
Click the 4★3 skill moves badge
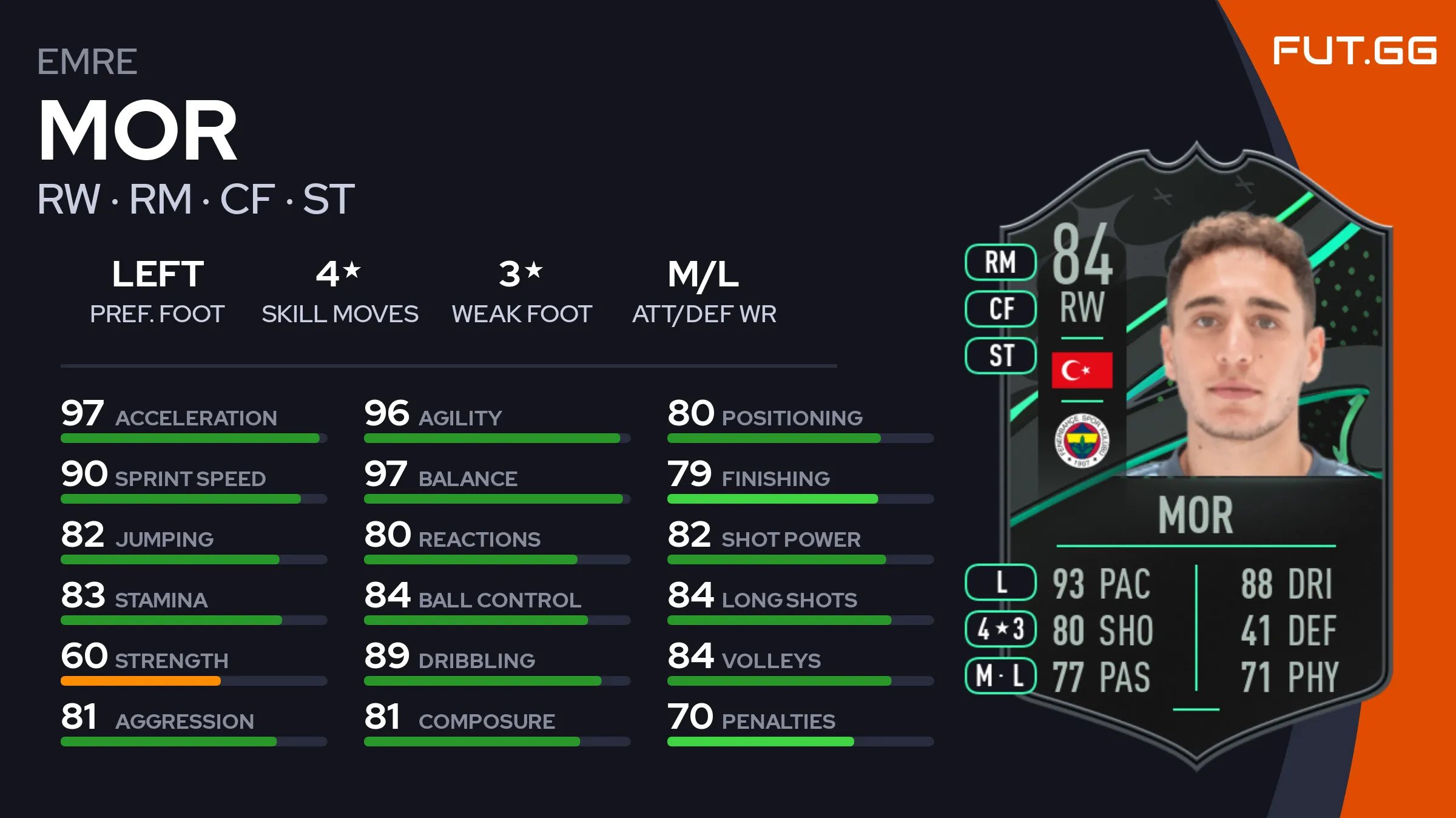pyautogui.click(x=1000, y=629)
